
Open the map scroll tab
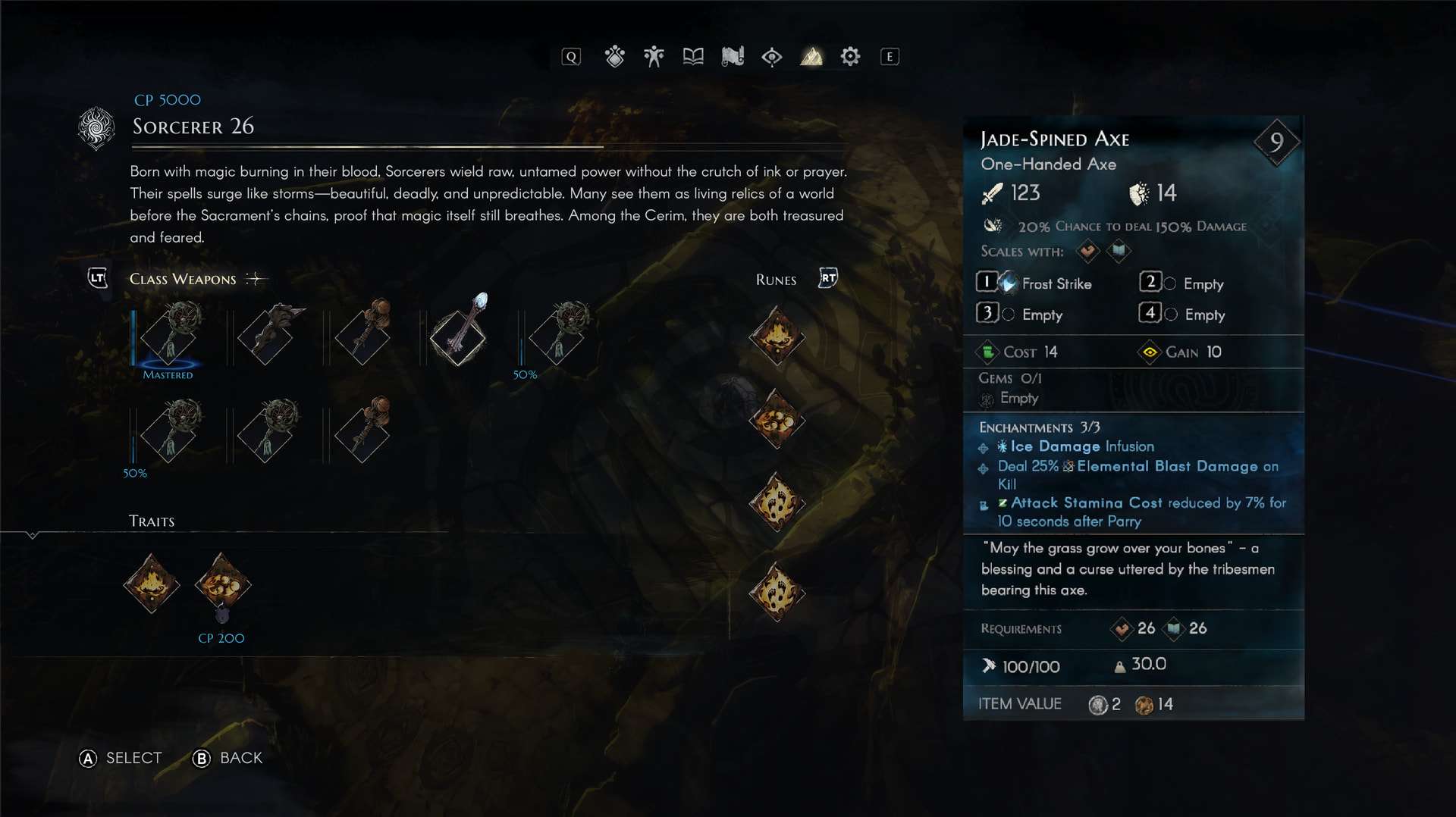pyautogui.click(x=733, y=56)
